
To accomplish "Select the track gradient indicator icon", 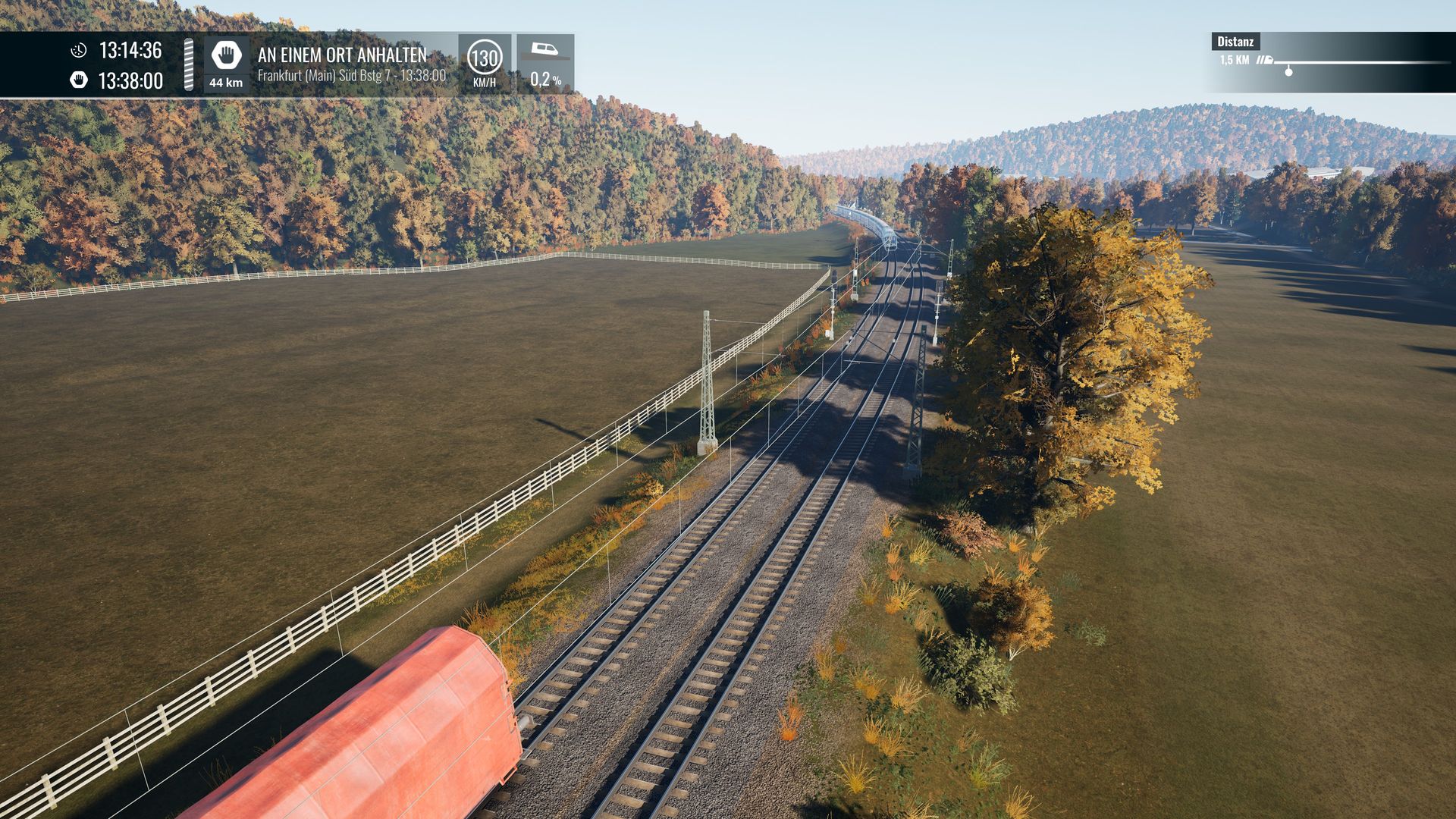I will 544,51.
